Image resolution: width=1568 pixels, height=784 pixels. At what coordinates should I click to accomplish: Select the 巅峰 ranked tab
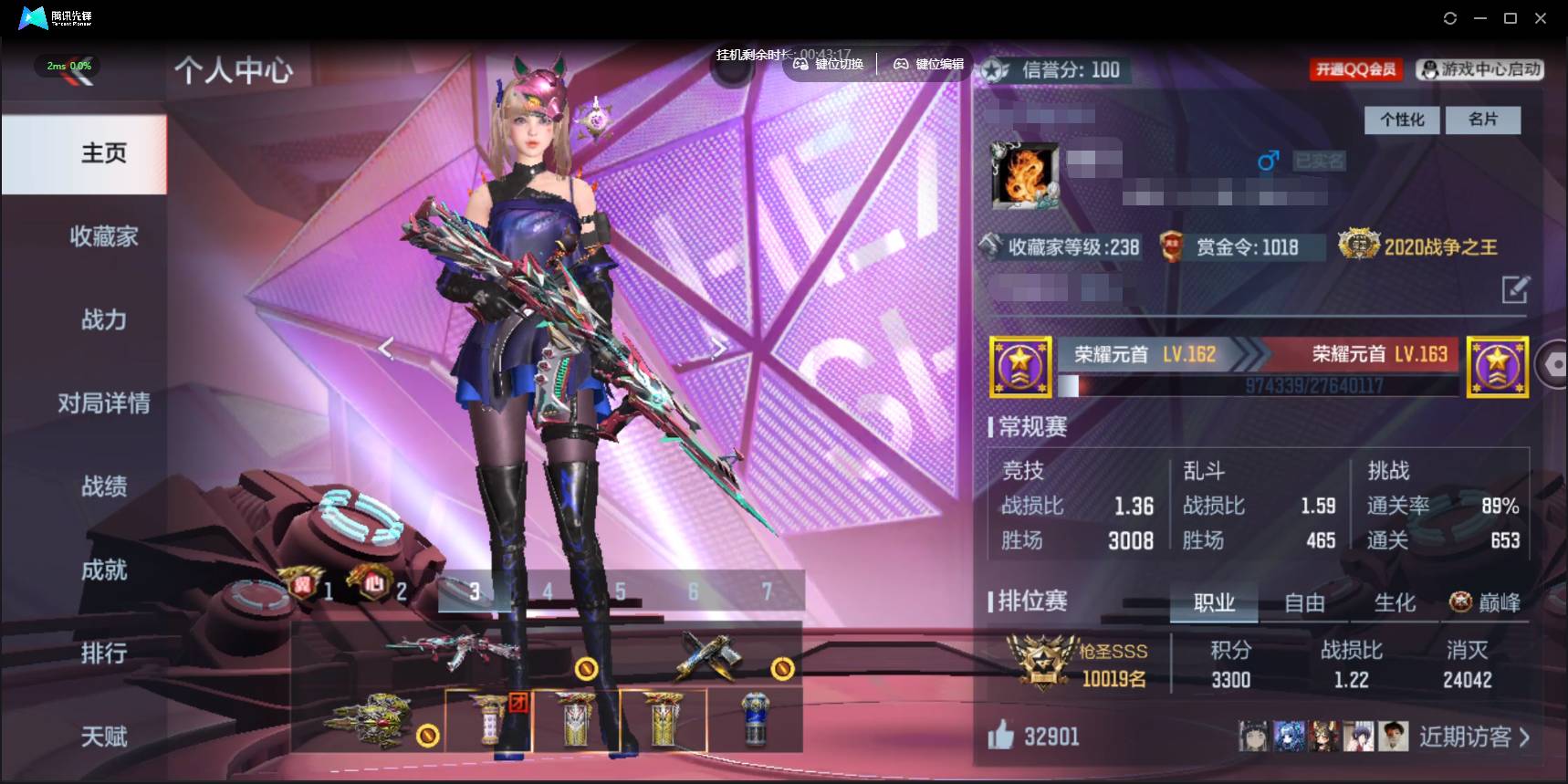click(1485, 602)
